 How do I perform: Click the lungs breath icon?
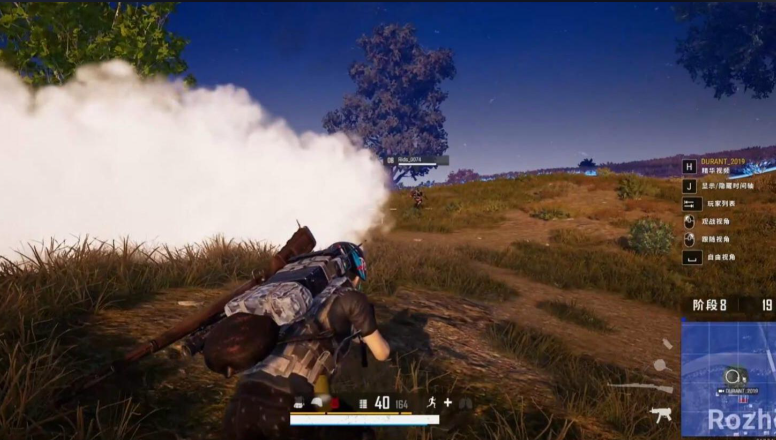[x=466, y=402]
